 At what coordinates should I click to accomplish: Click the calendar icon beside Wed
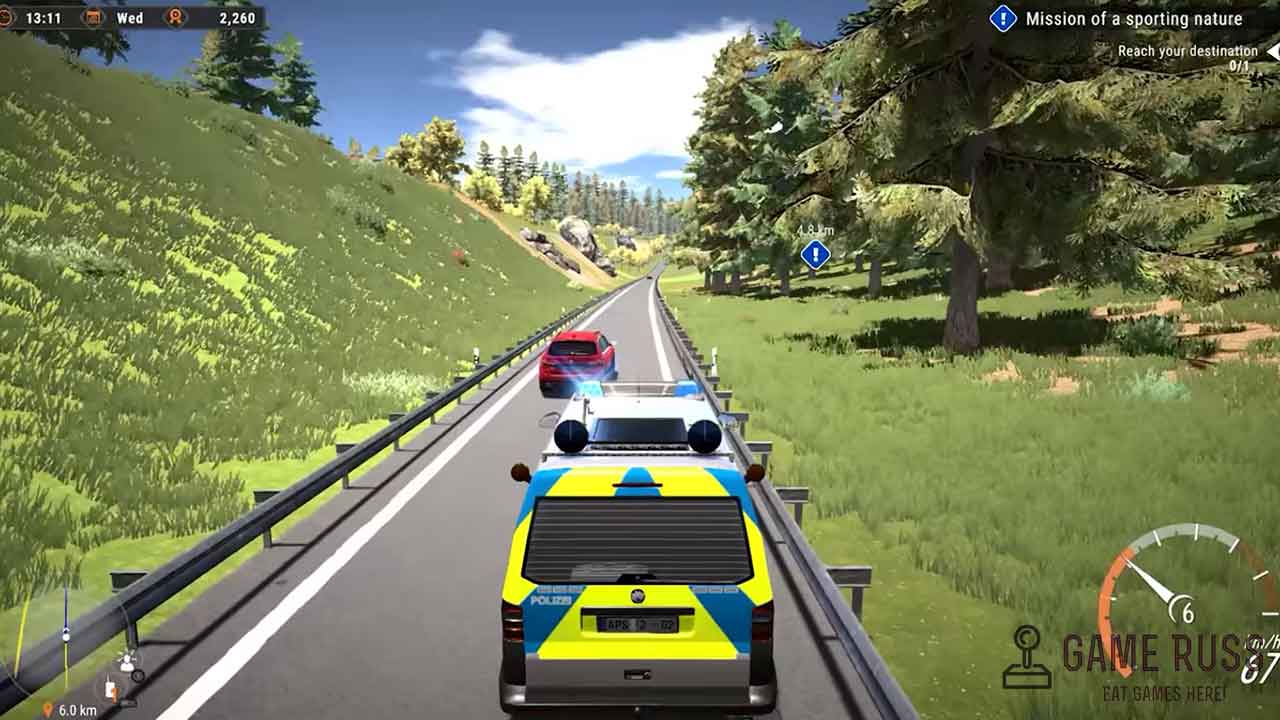(93, 18)
